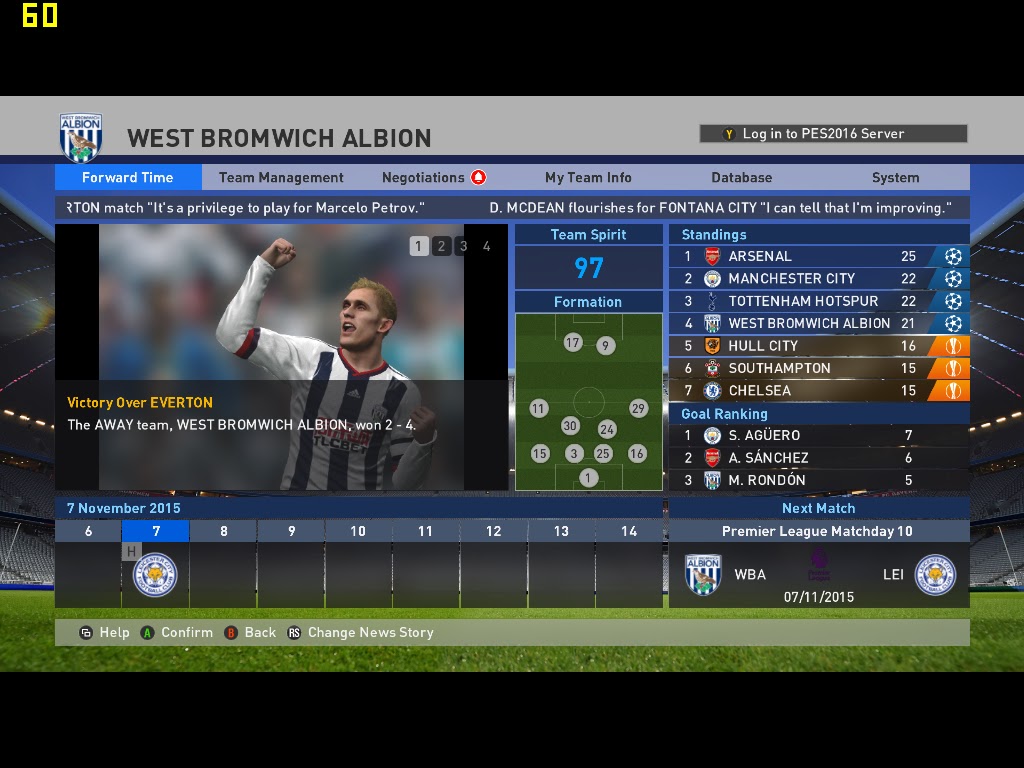The width and height of the screenshot is (1024, 768).
Task: Open My Team Info tab
Action: [x=588, y=177]
